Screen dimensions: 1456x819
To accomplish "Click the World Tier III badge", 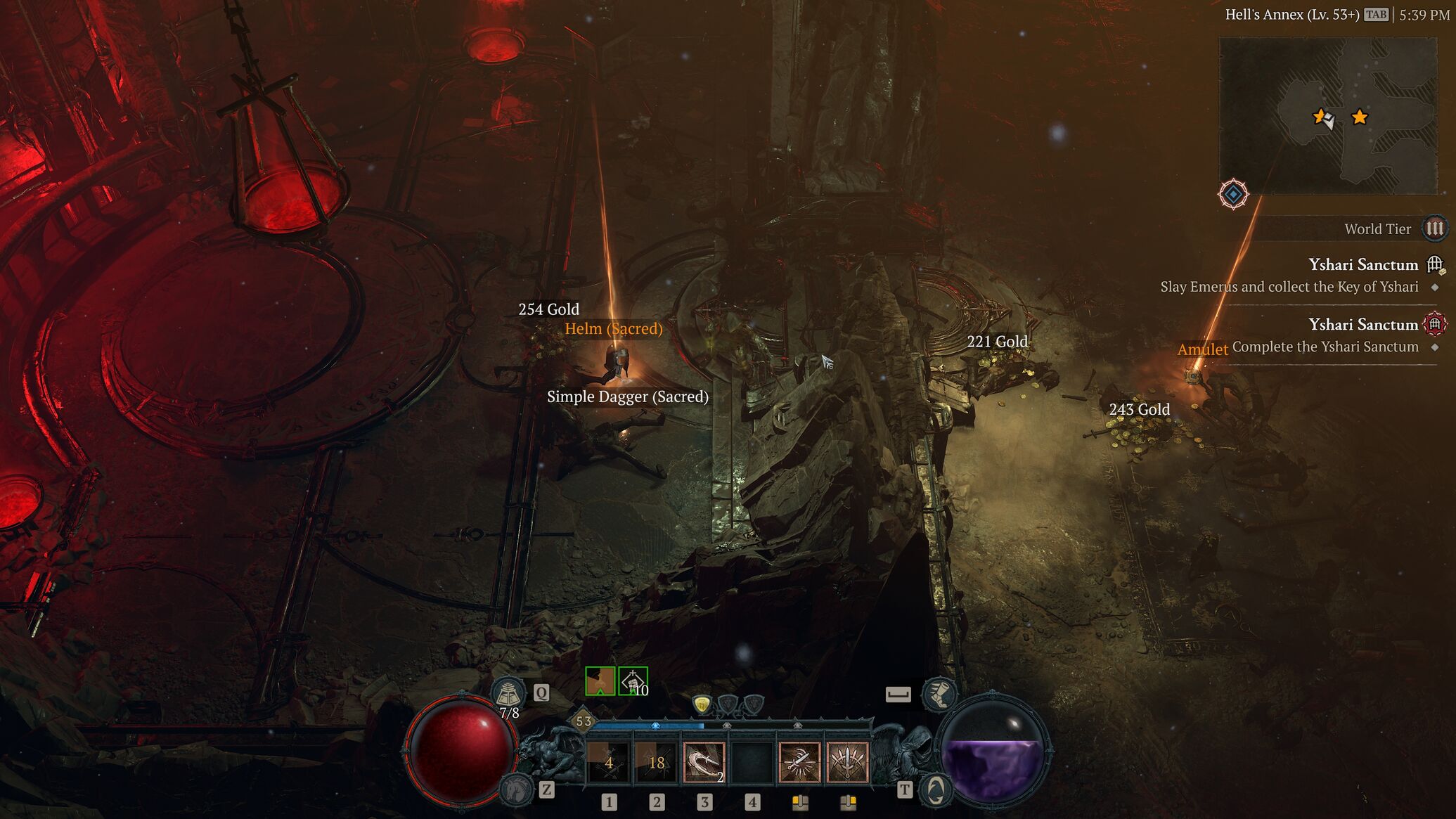I will [x=1434, y=228].
